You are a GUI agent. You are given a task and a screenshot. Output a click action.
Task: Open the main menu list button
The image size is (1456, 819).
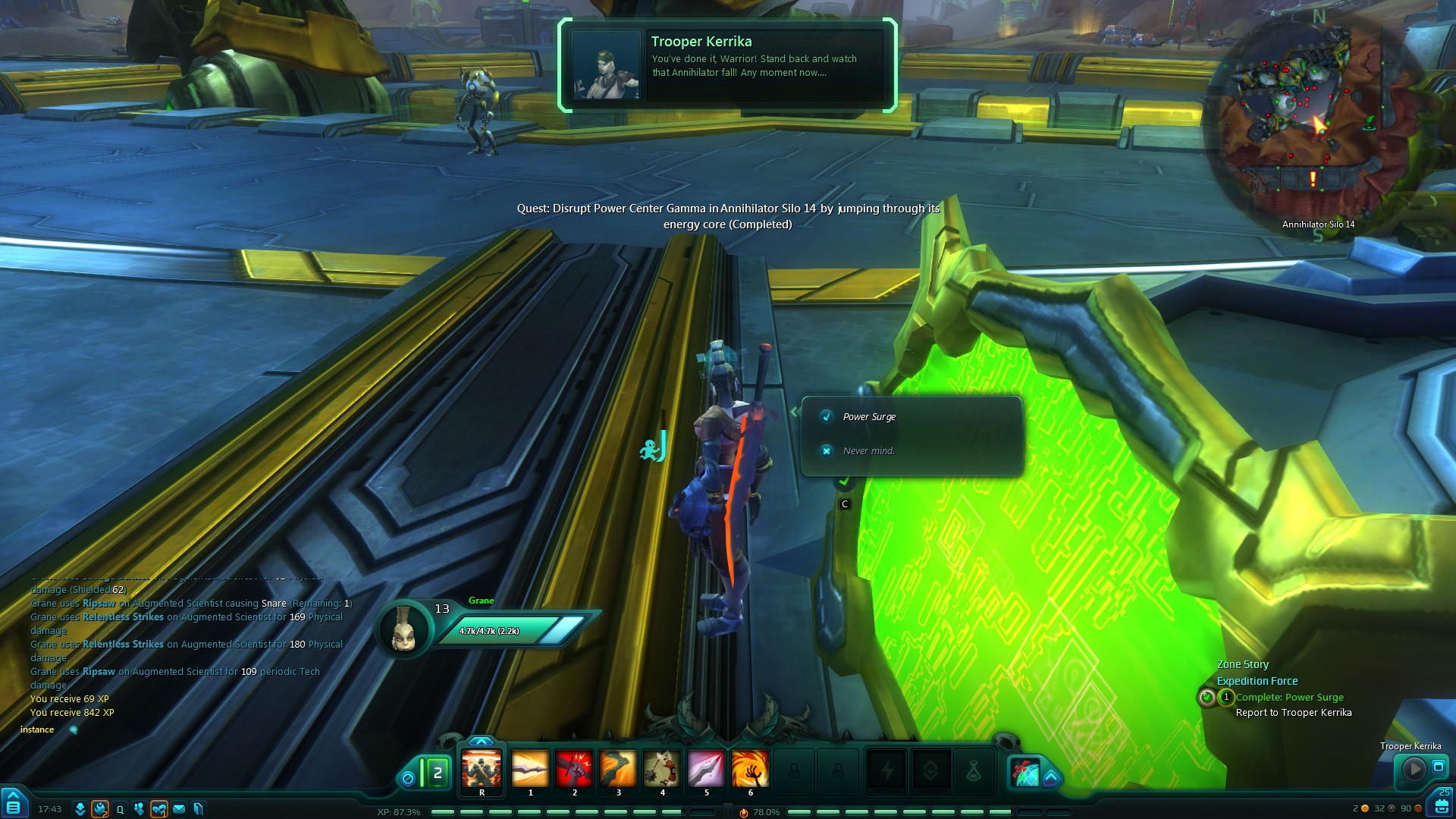14,806
